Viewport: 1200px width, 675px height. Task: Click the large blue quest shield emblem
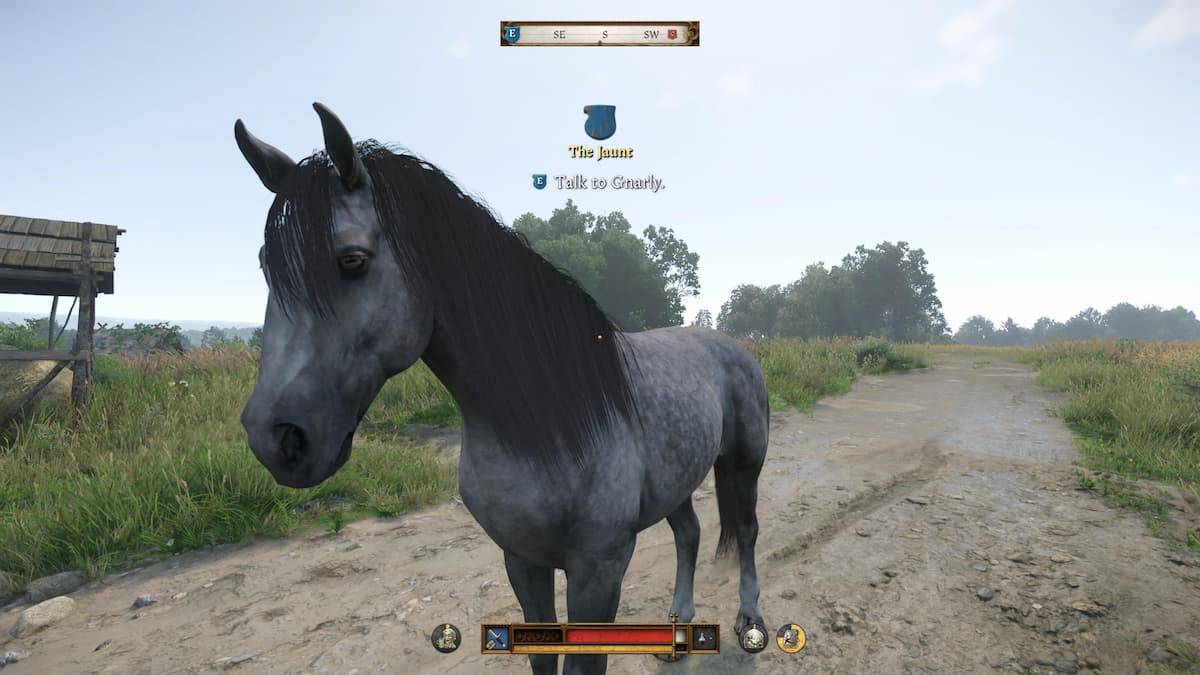coord(600,122)
